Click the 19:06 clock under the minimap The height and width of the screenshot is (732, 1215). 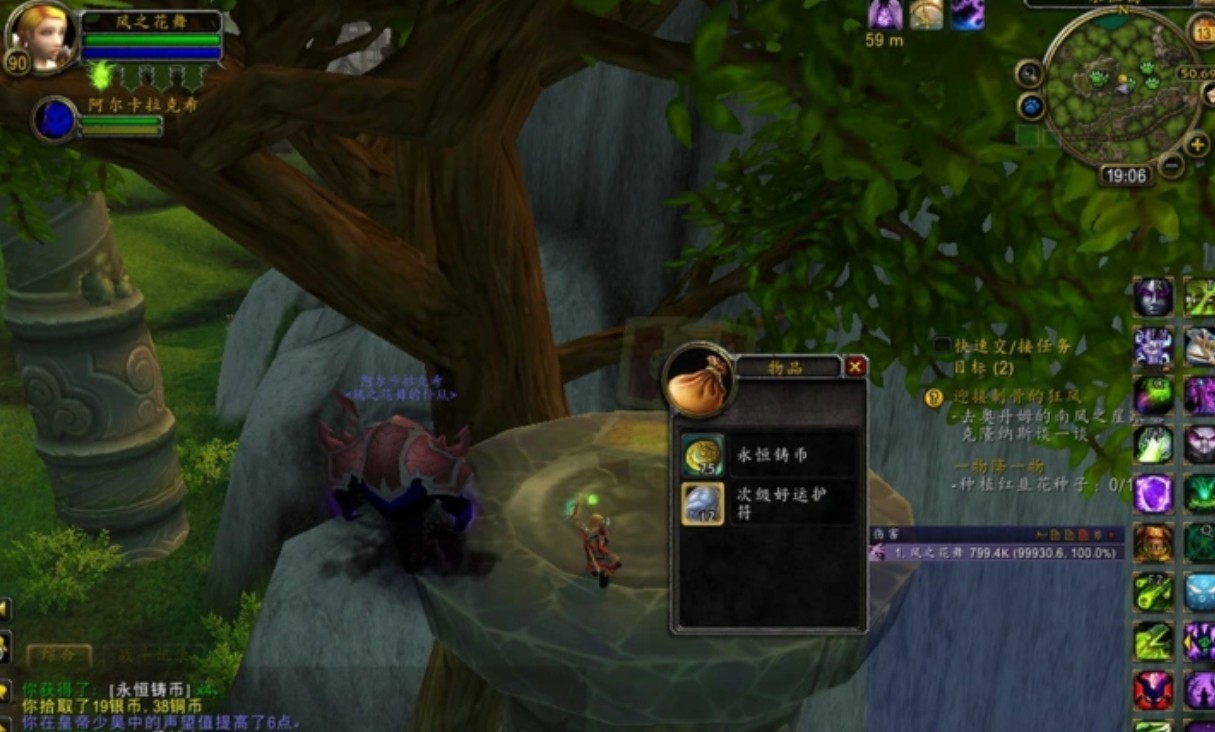coord(1125,176)
